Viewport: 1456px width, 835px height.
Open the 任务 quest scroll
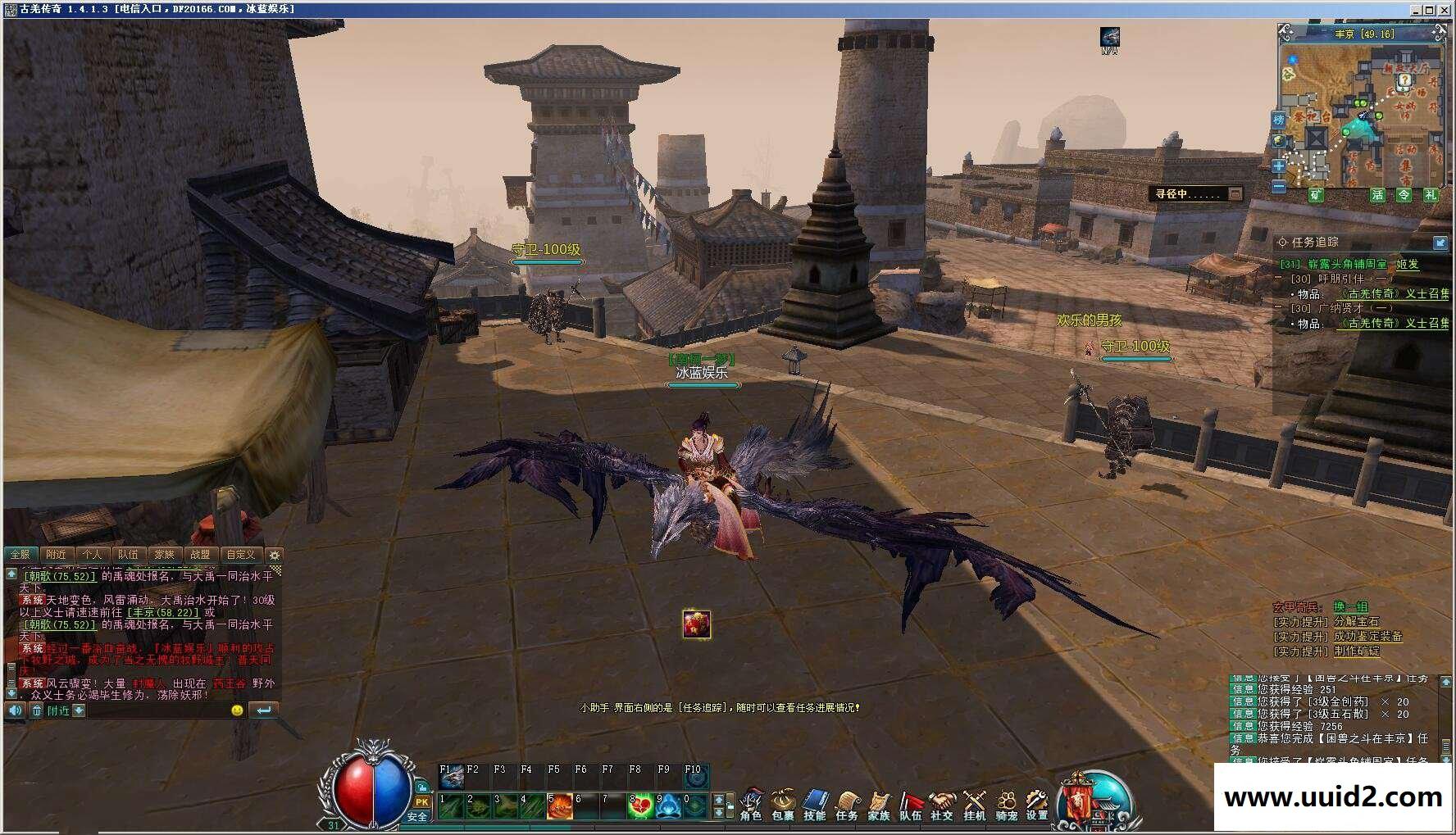847,804
